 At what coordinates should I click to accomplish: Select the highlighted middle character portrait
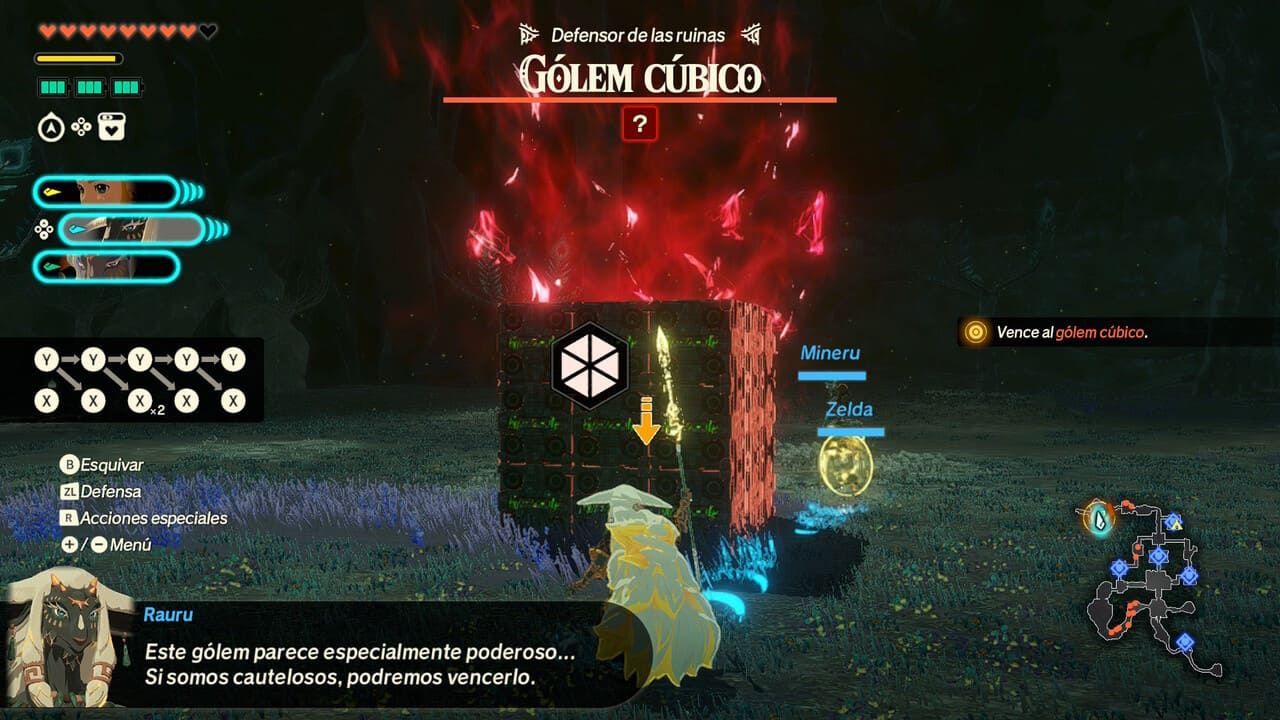click(132, 230)
